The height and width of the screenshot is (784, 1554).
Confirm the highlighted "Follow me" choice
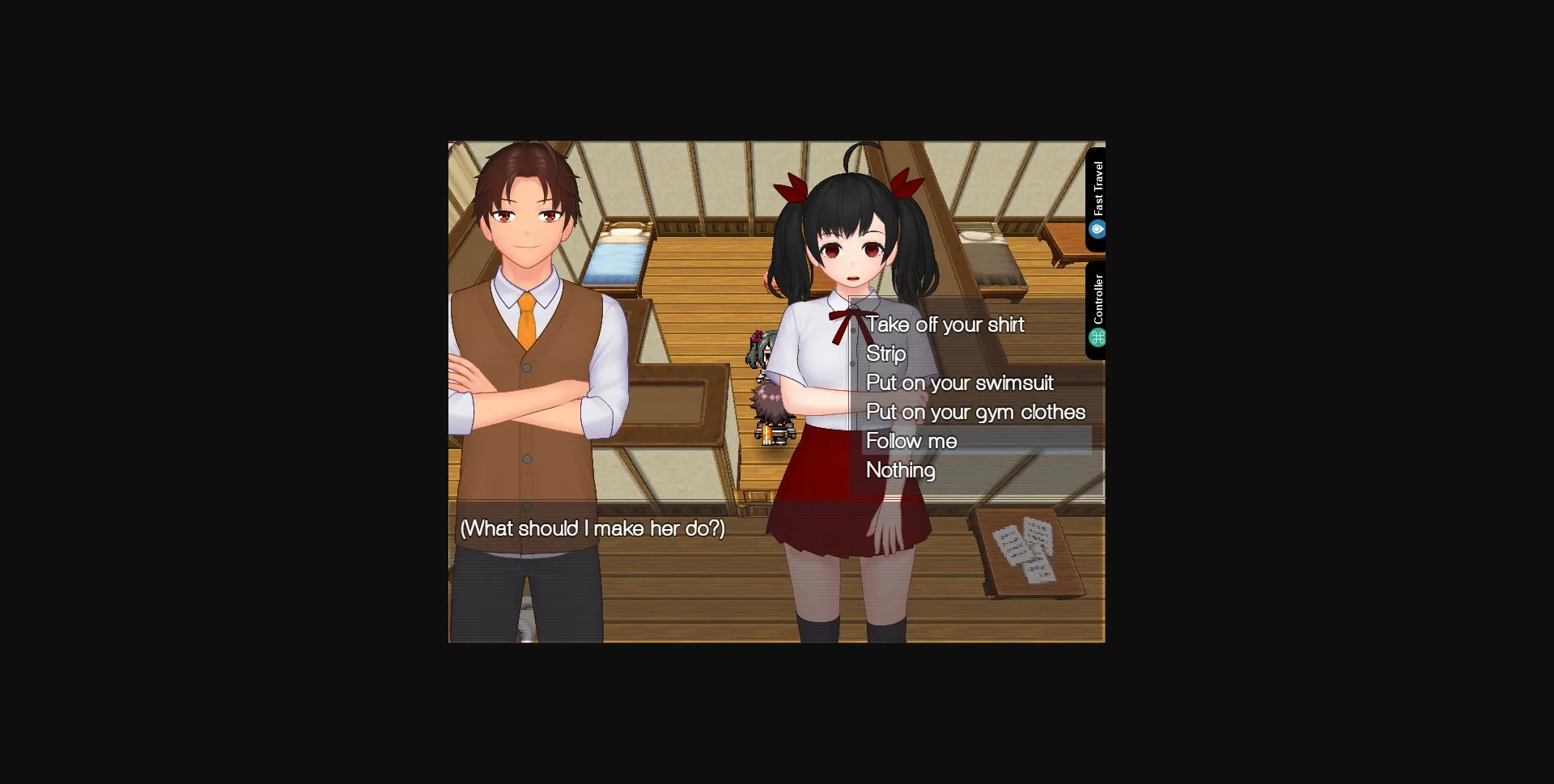911,441
